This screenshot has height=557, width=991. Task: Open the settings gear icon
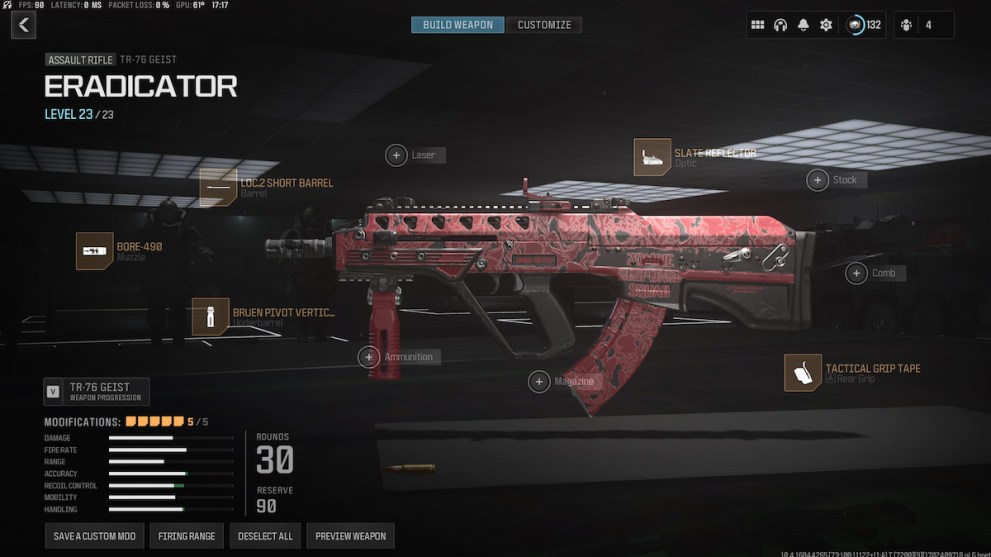[x=826, y=25]
